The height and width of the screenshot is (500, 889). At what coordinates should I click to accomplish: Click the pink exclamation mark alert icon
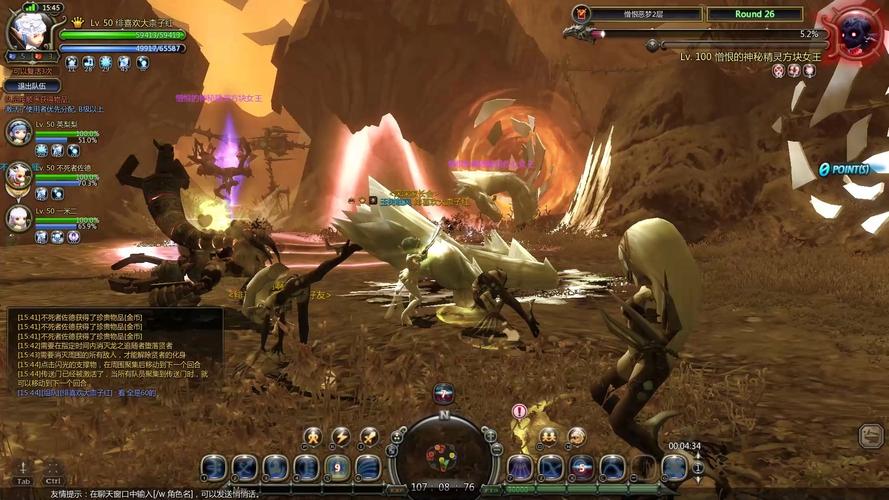pyautogui.click(x=519, y=411)
